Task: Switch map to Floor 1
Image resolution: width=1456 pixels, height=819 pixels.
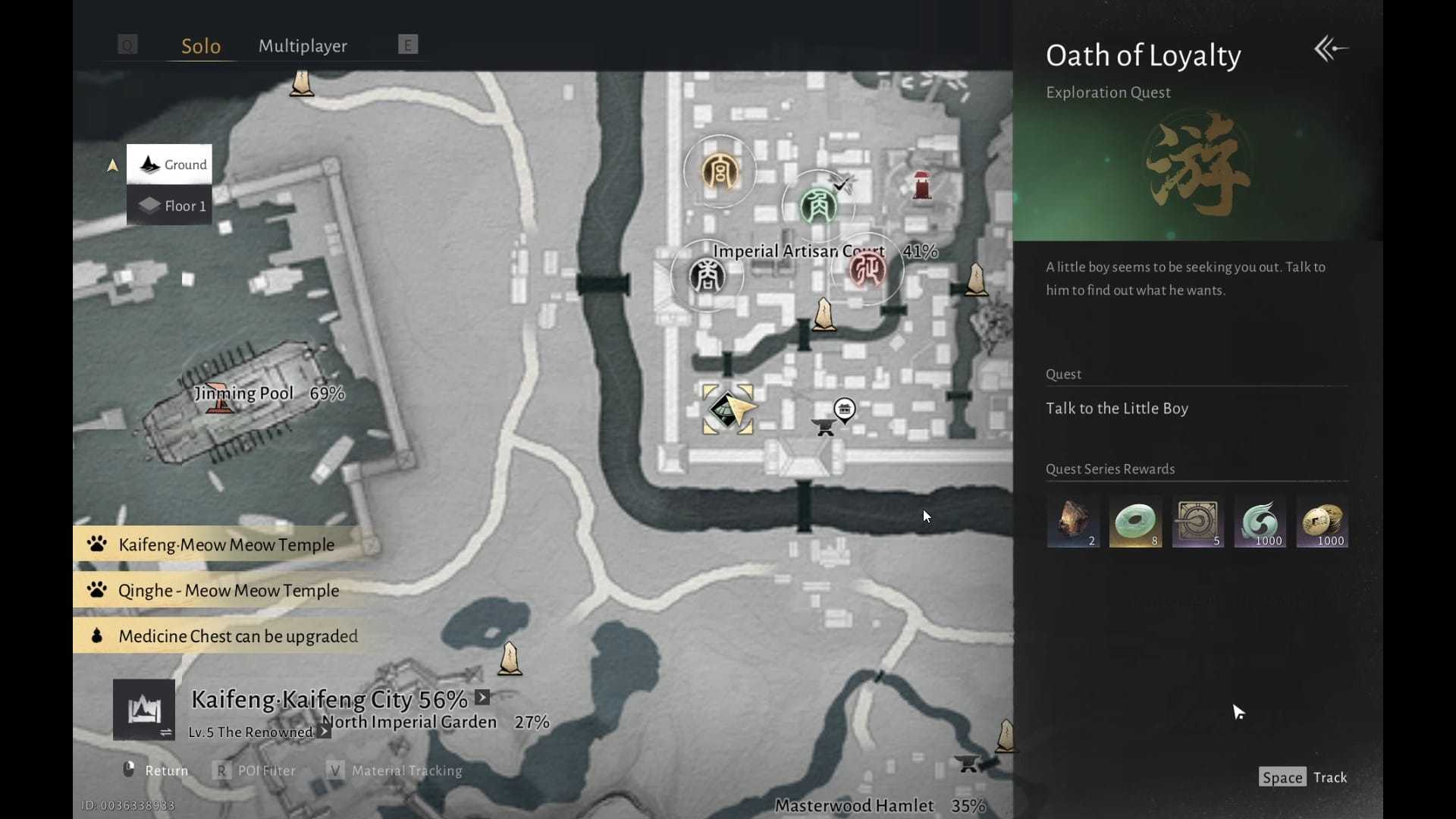Action: coord(170,206)
